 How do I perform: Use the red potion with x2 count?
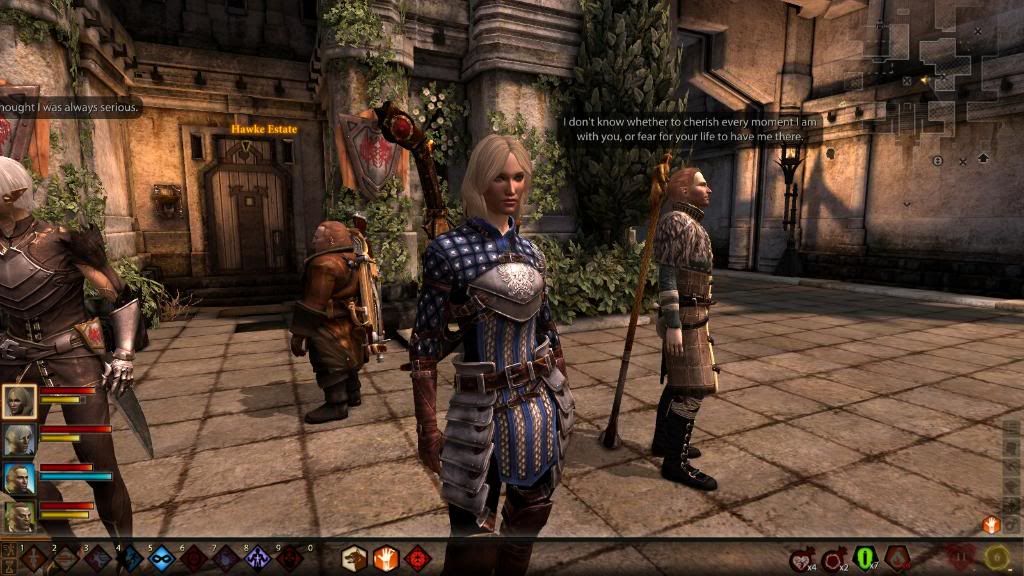833,558
